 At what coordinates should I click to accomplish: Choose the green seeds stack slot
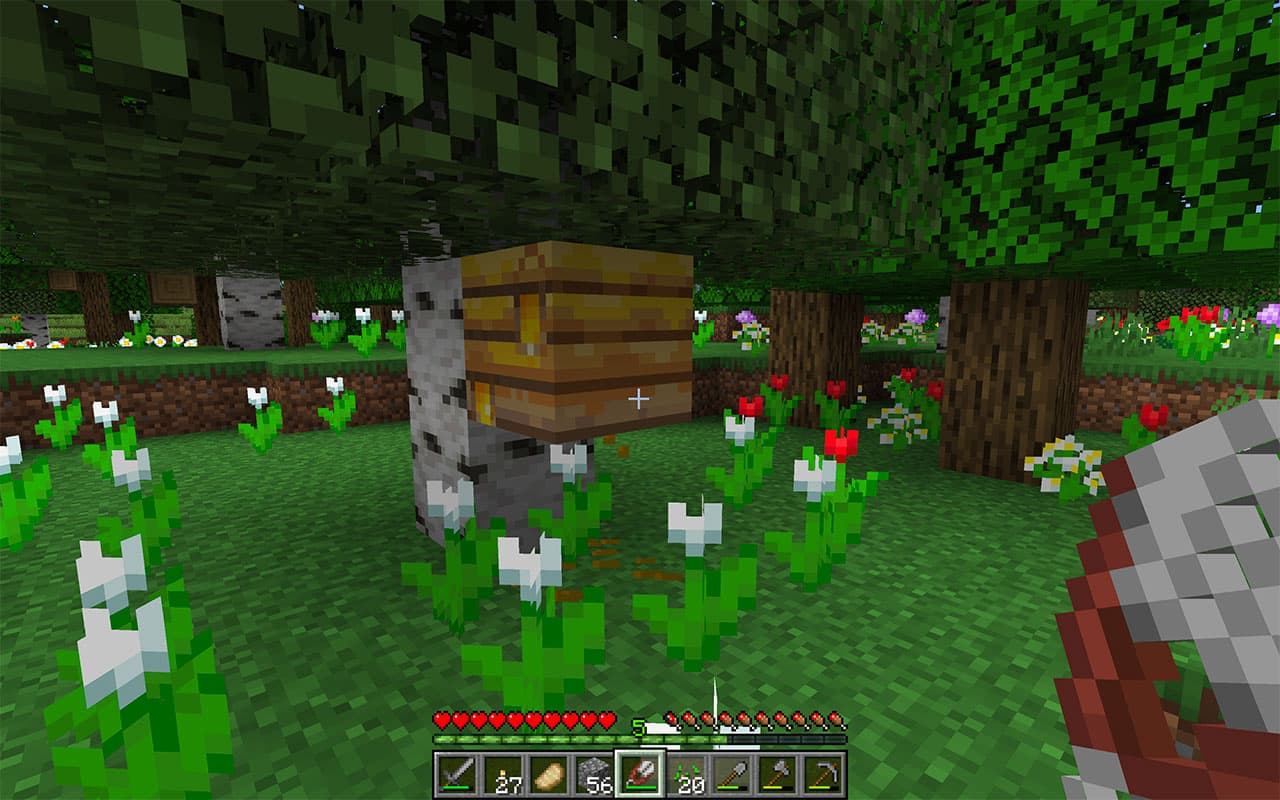686,775
